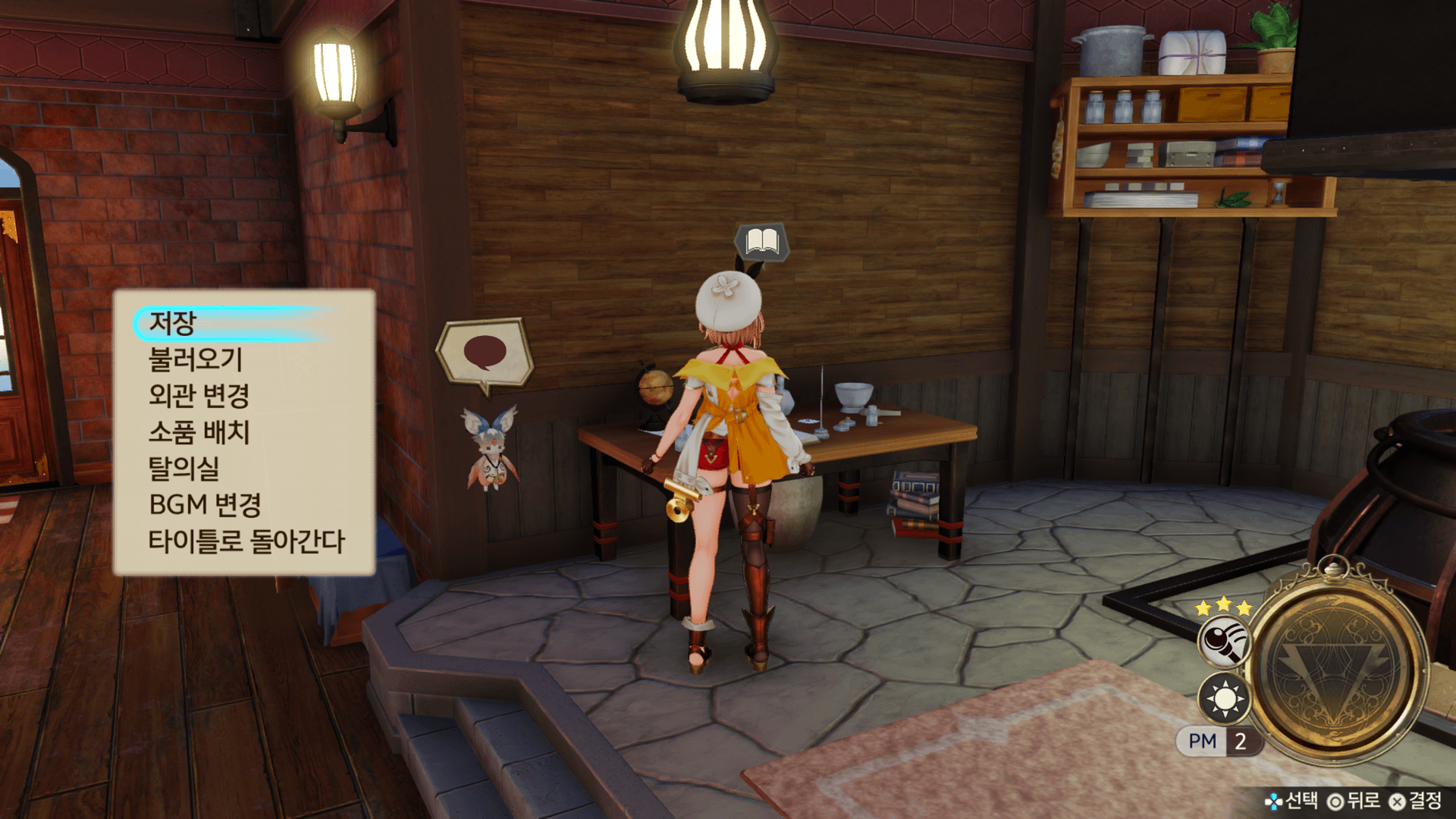
Task: Enter the 탈의실 dressing room
Action: click(x=184, y=468)
